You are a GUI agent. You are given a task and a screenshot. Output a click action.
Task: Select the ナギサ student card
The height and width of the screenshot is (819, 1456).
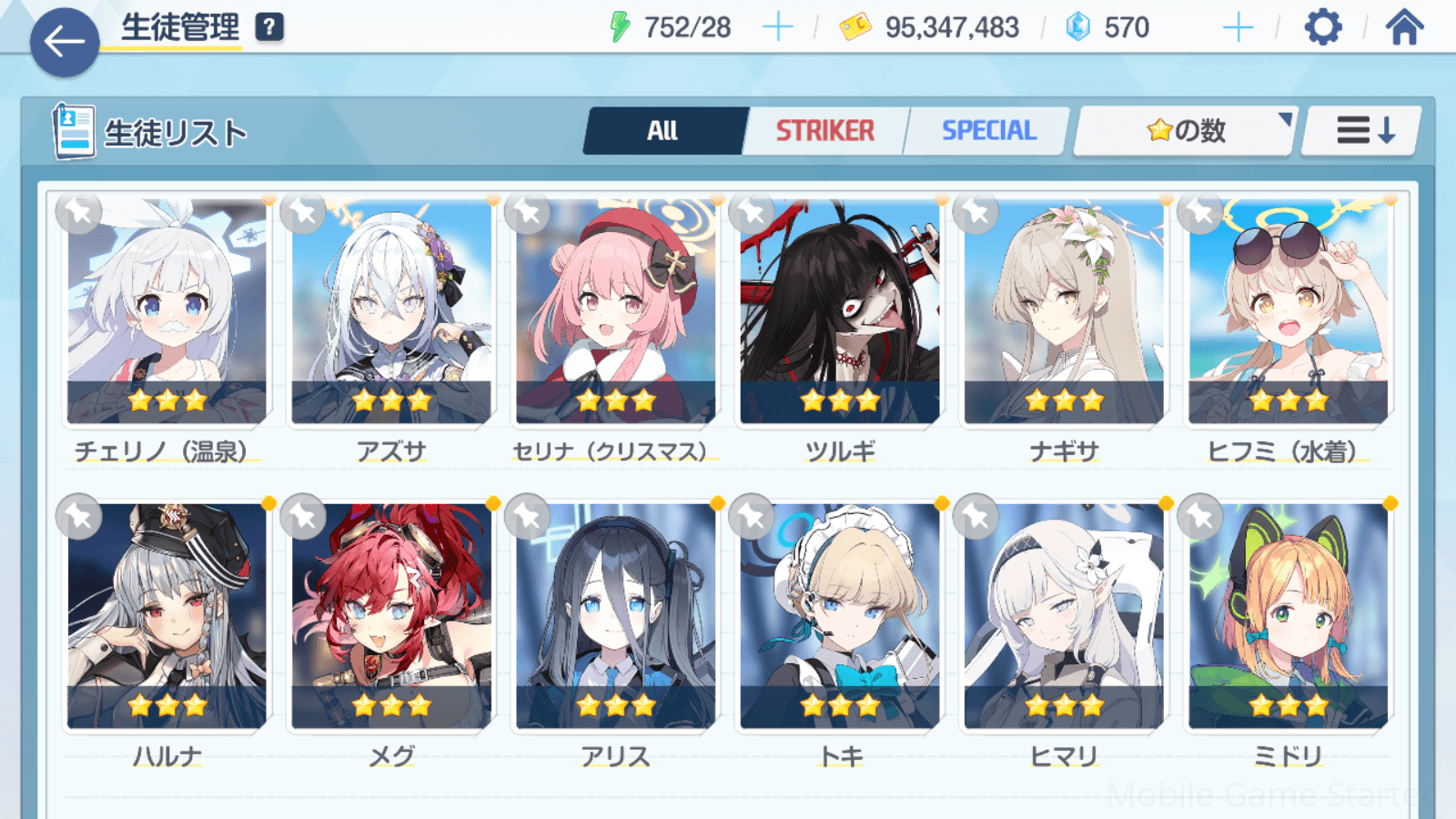coord(1064,311)
